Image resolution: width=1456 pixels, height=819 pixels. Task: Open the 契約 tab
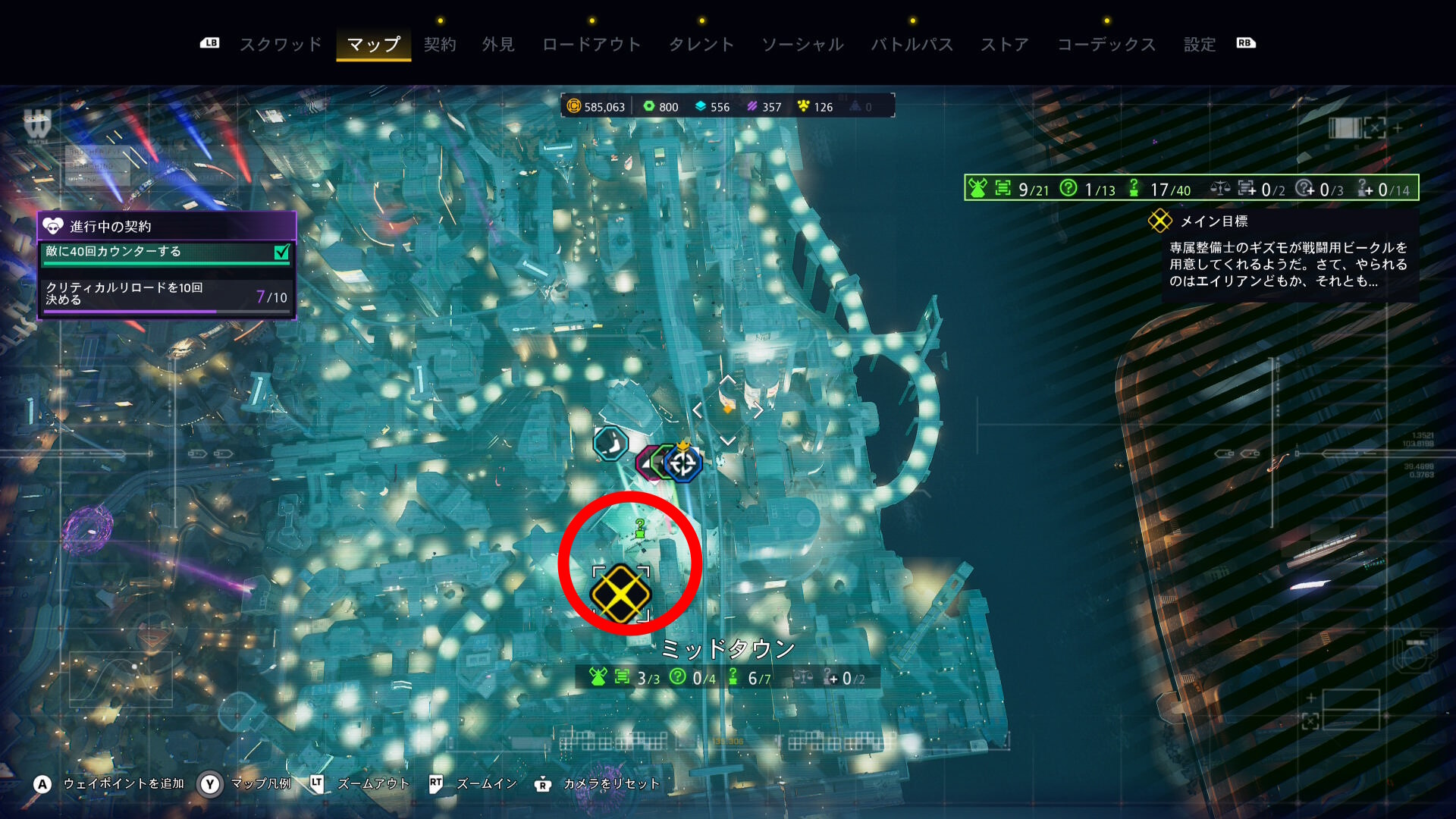pyautogui.click(x=440, y=45)
